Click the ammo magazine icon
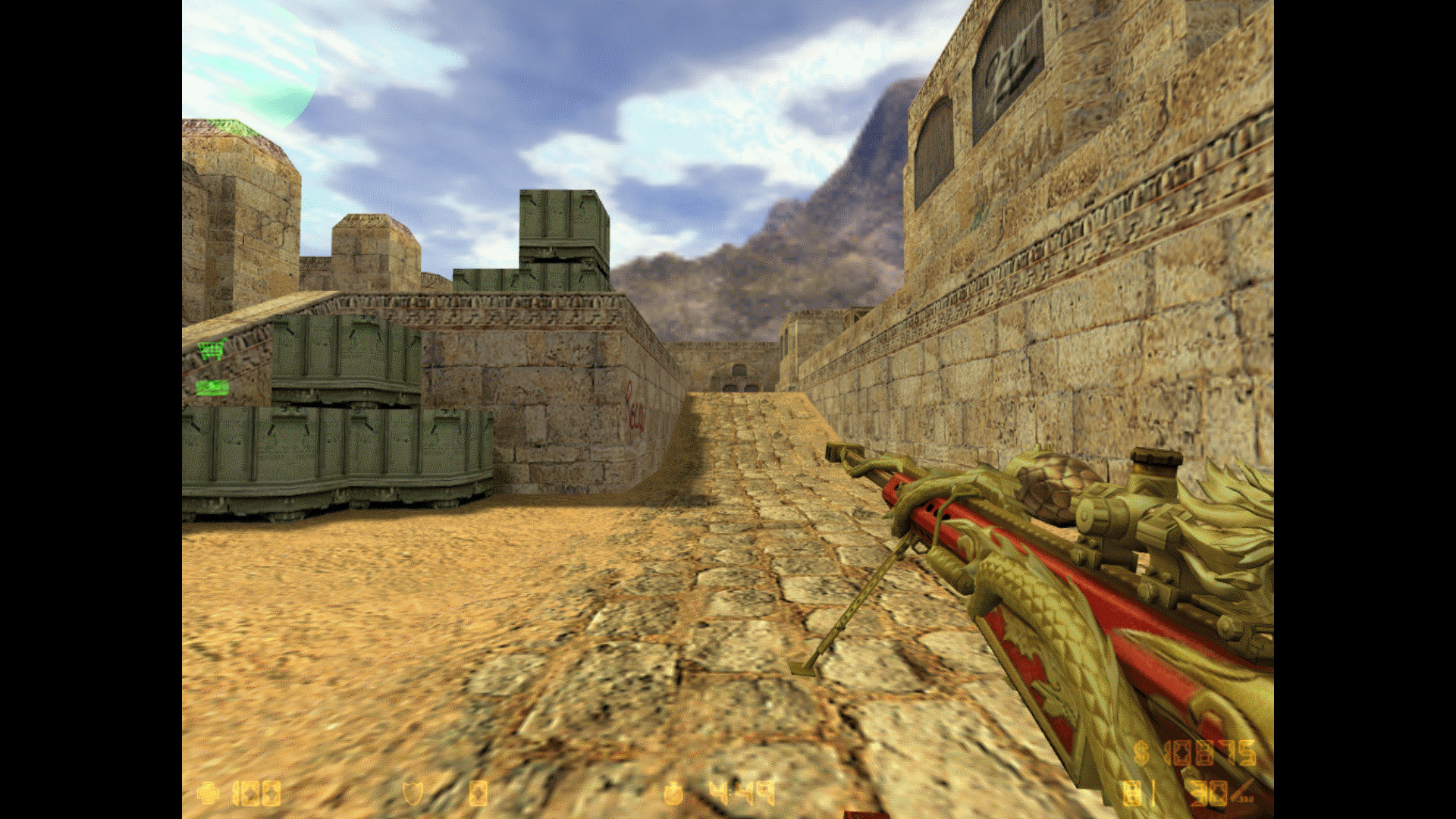1456x819 pixels. tap(1133, 793)
